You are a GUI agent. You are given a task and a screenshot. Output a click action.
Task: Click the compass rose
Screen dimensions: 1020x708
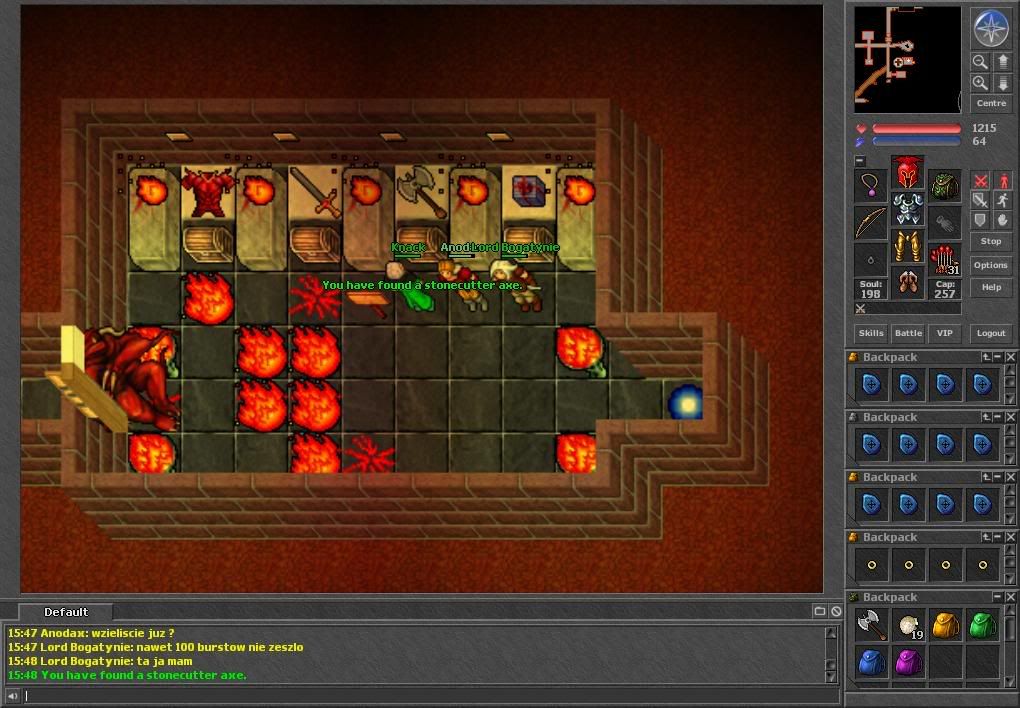pyautogui.click(x=991, y=28)
